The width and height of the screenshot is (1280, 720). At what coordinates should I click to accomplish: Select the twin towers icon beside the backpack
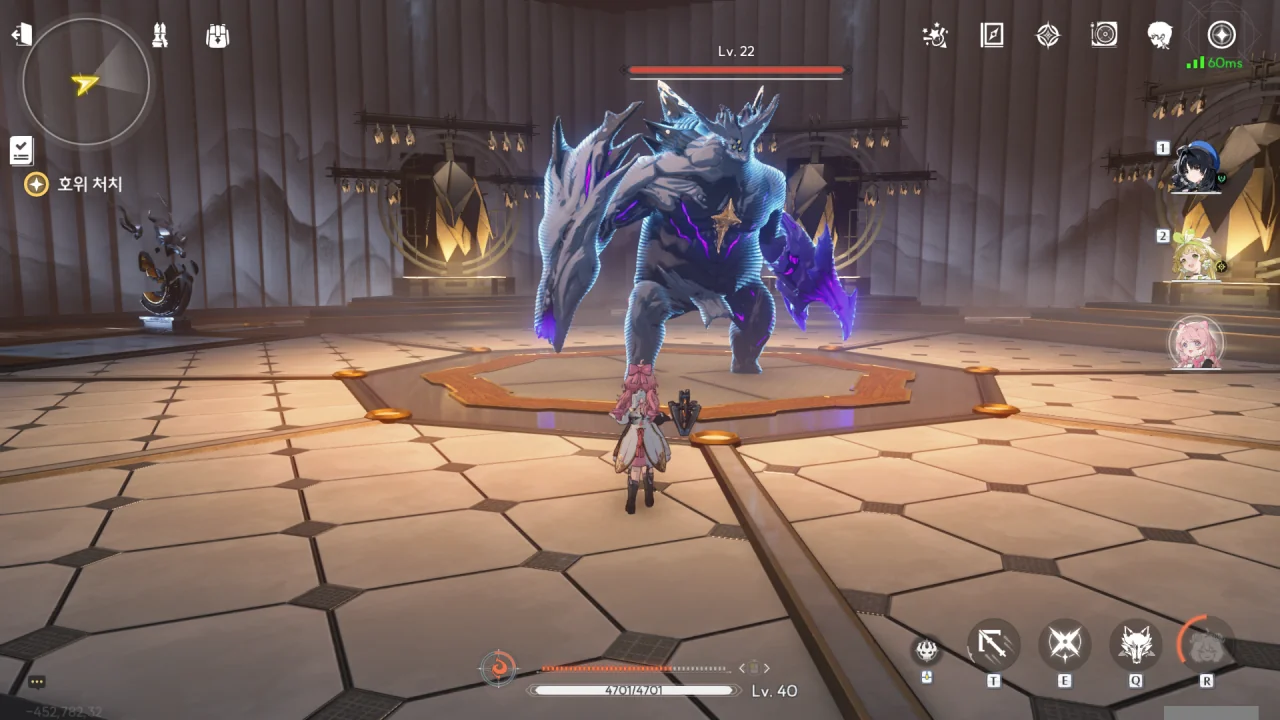[160, 36]
